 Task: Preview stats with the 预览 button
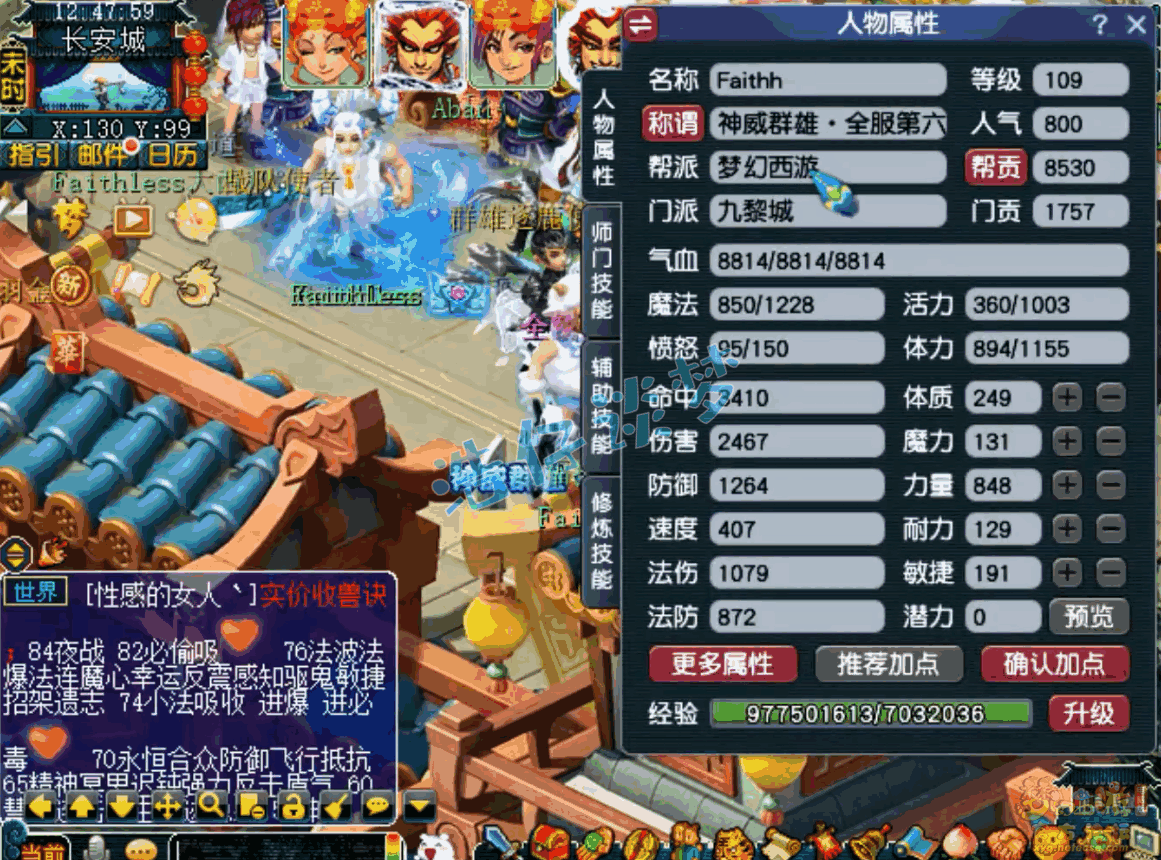point(1088,617)
